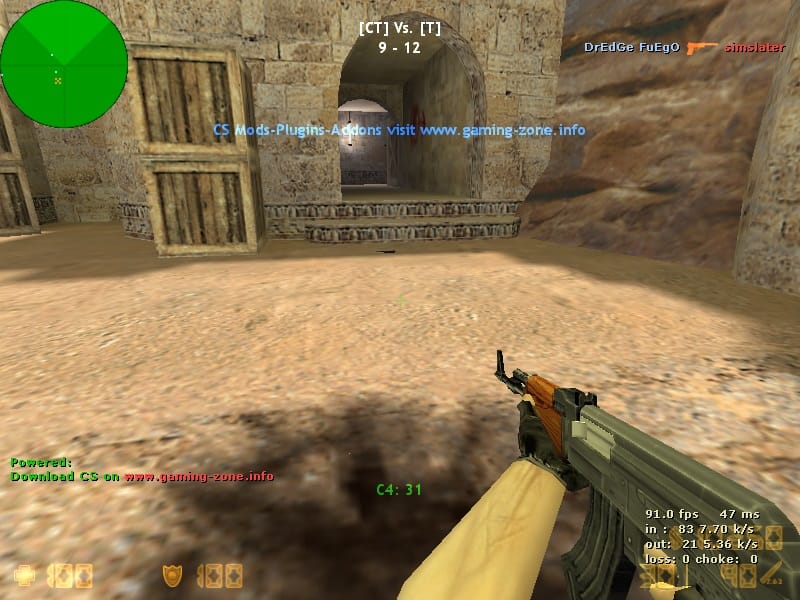
Task: Open the red www.gaming-zone.info download link
Action: pos(199,476)
